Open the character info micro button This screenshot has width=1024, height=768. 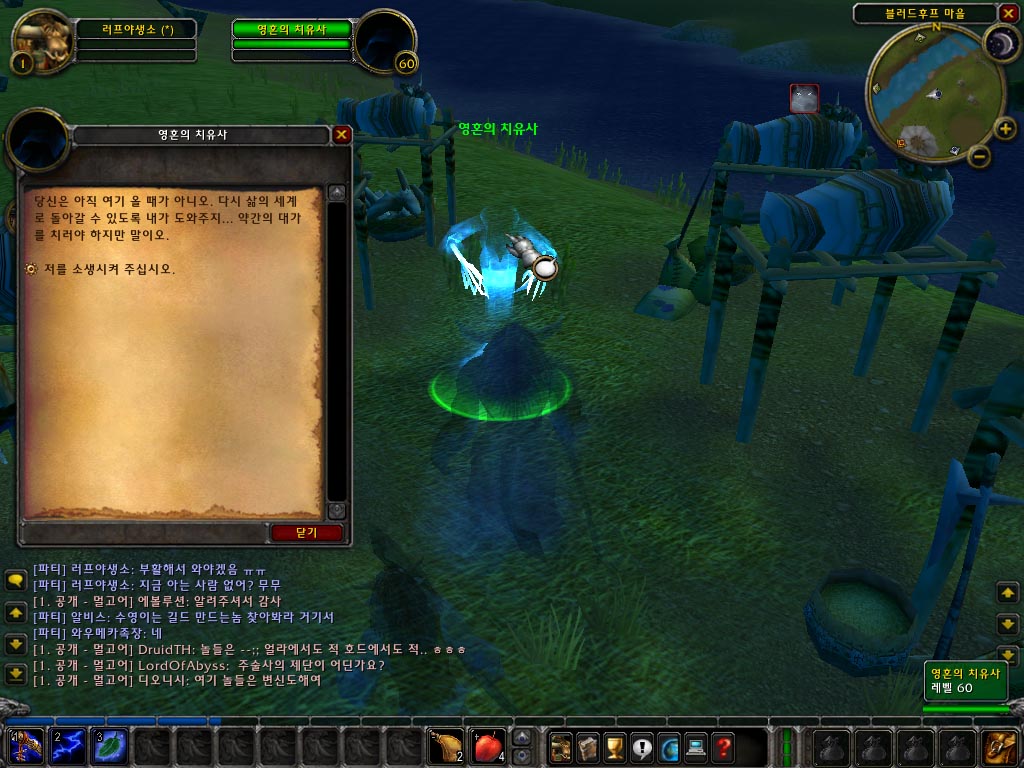(x=561, y=747)
